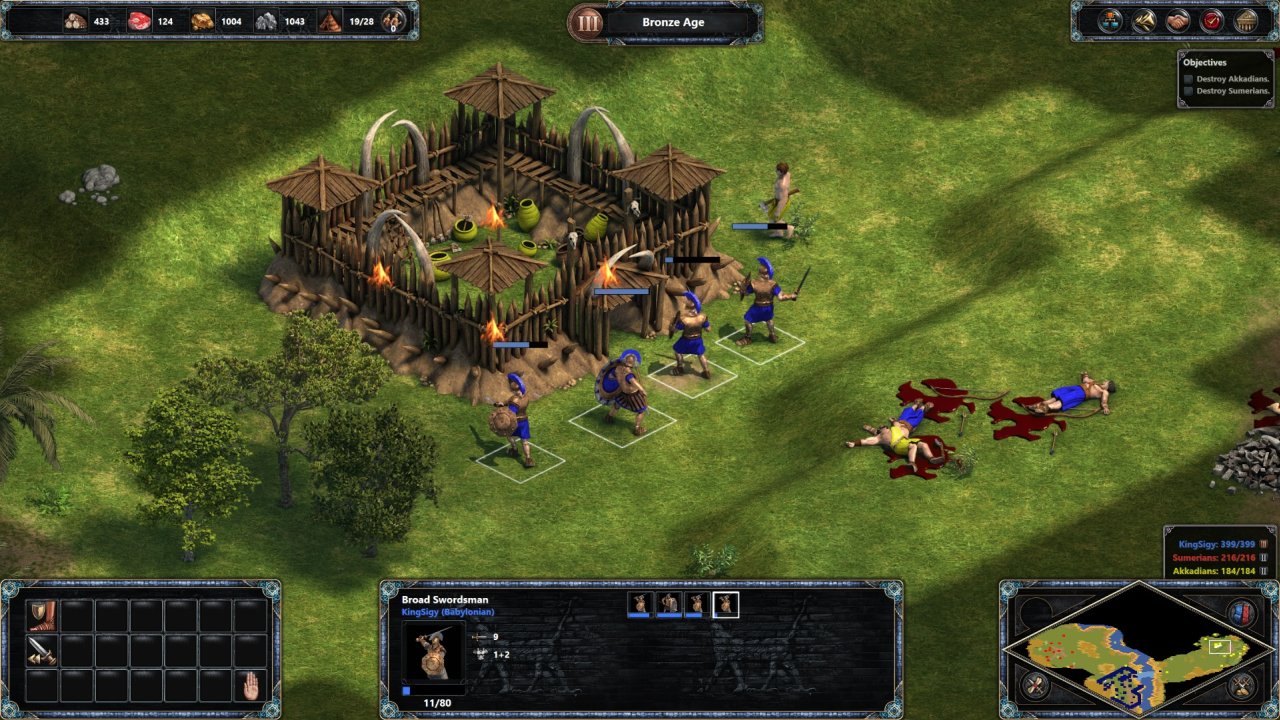This screenshot has height=720, width=1280.
Task: Activate the stop hand command
Action: point(249,685)
